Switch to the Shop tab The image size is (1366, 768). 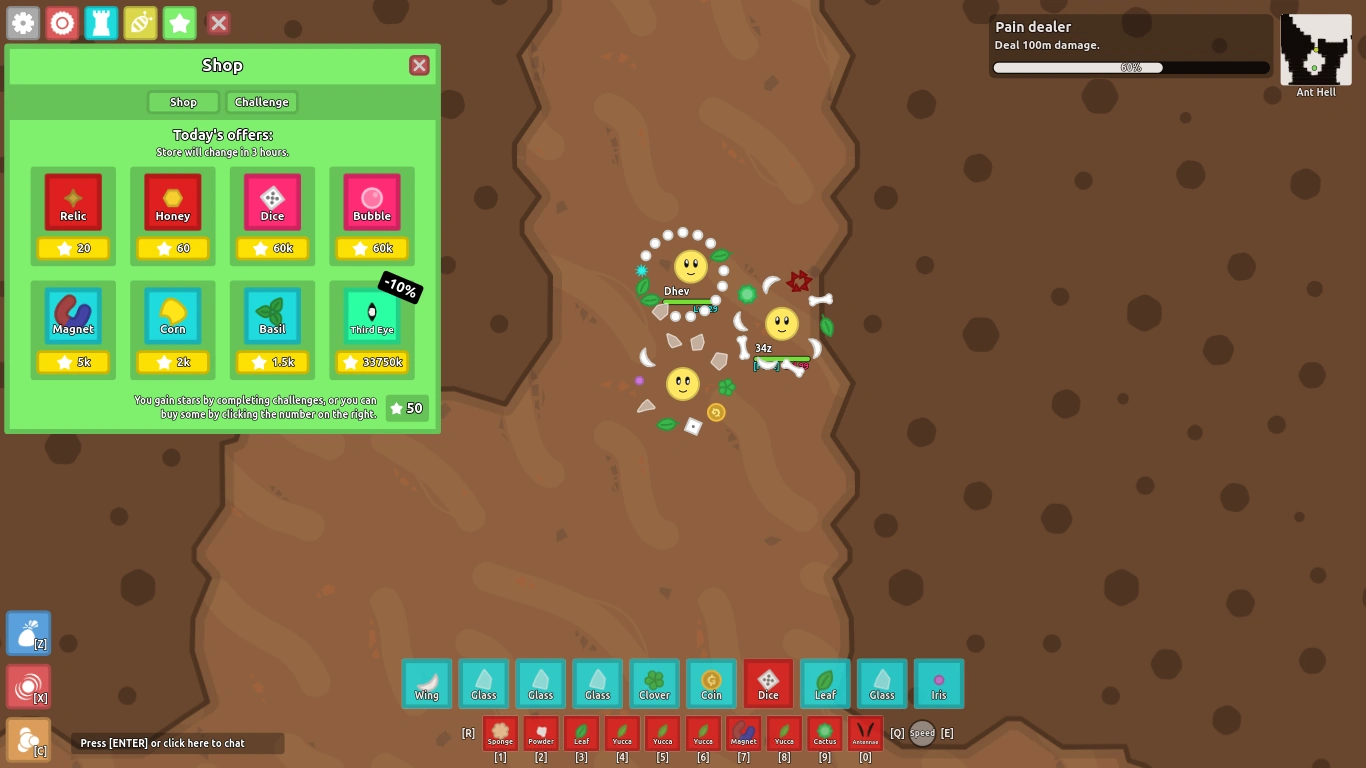pos(183,101)
